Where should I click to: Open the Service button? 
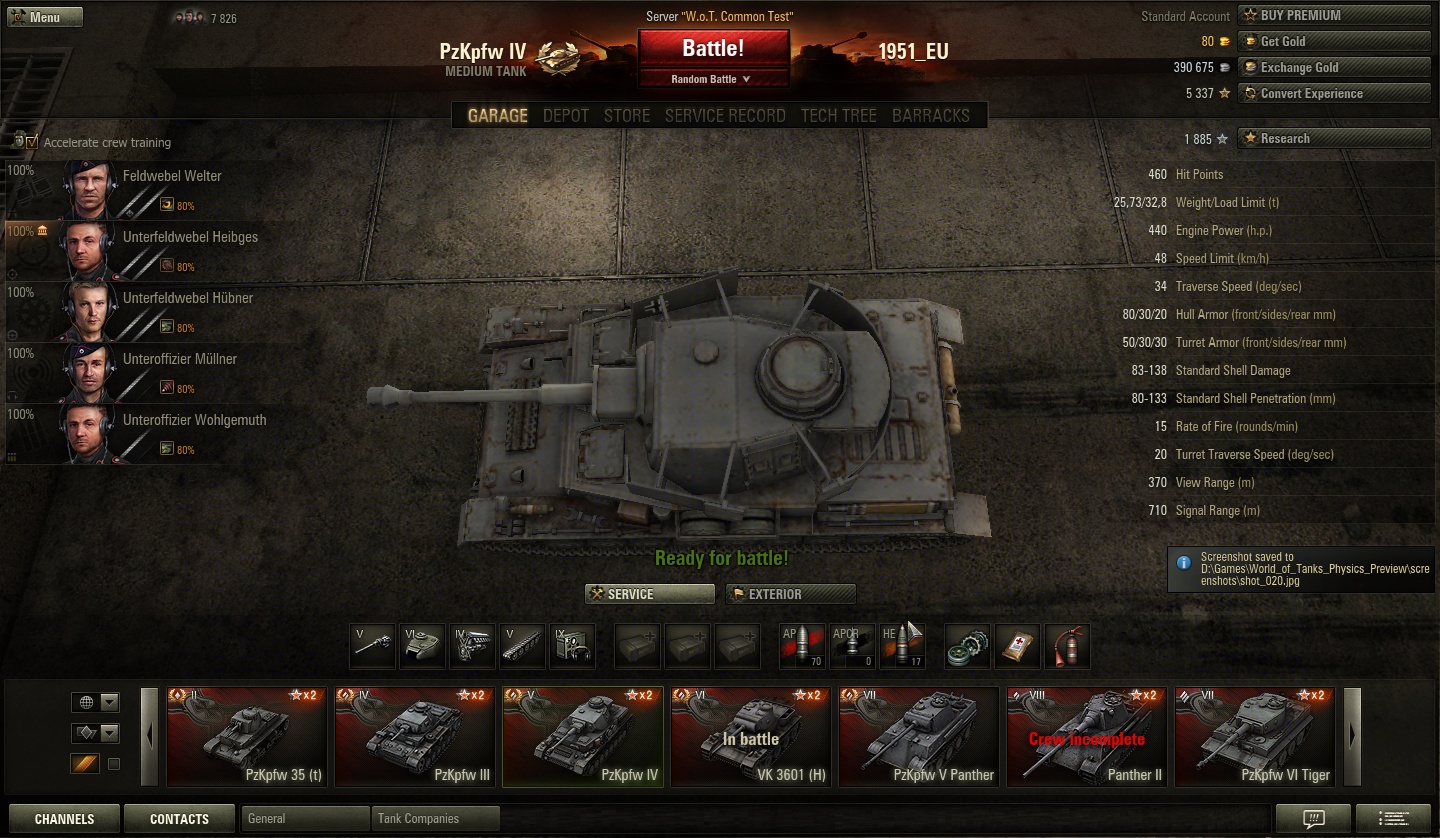(650, 594)
